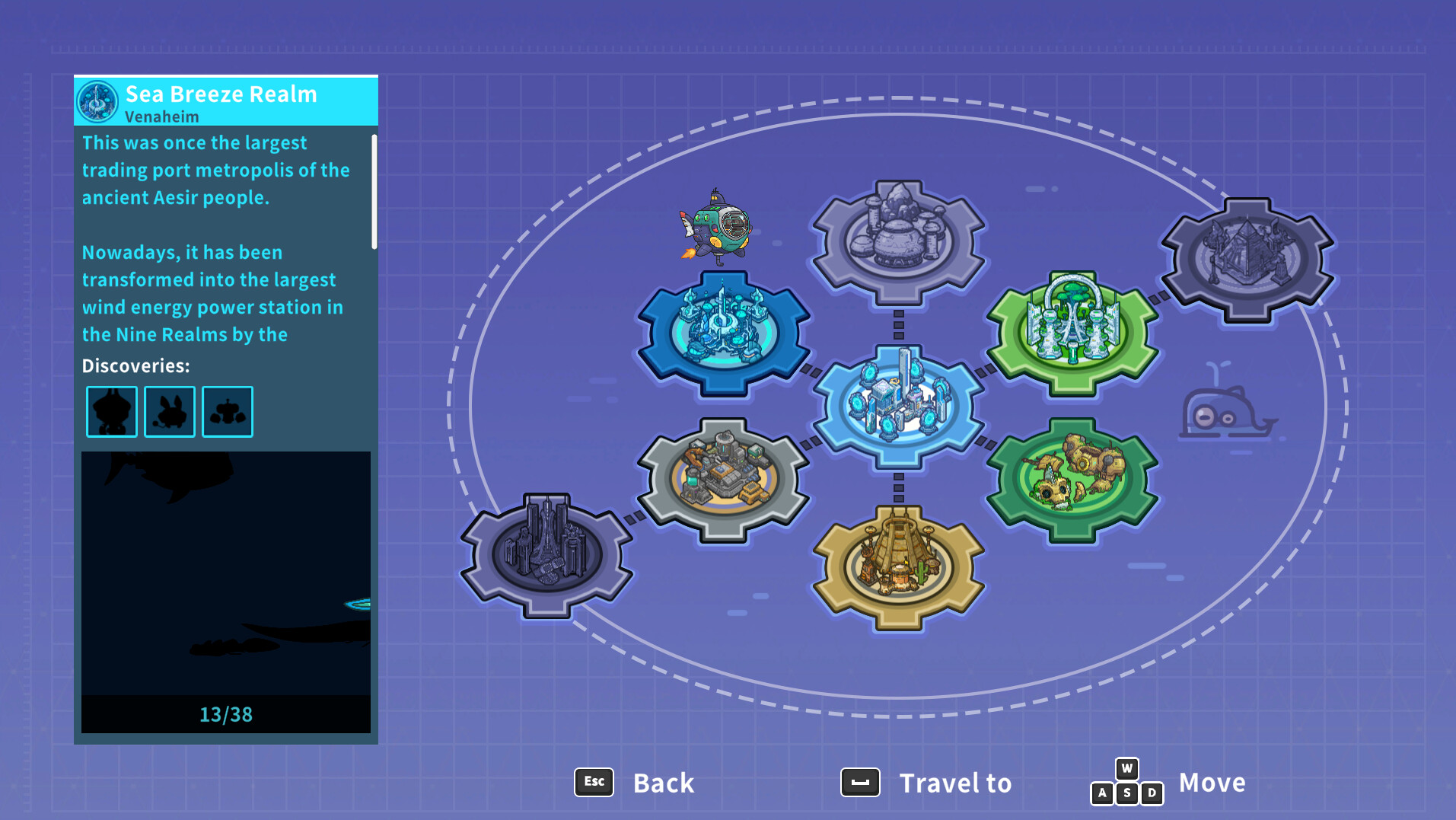Click the rabbit-shaped discovery silhouette
Viewport: 1456px width, 820px height.
tap(169, 411)
